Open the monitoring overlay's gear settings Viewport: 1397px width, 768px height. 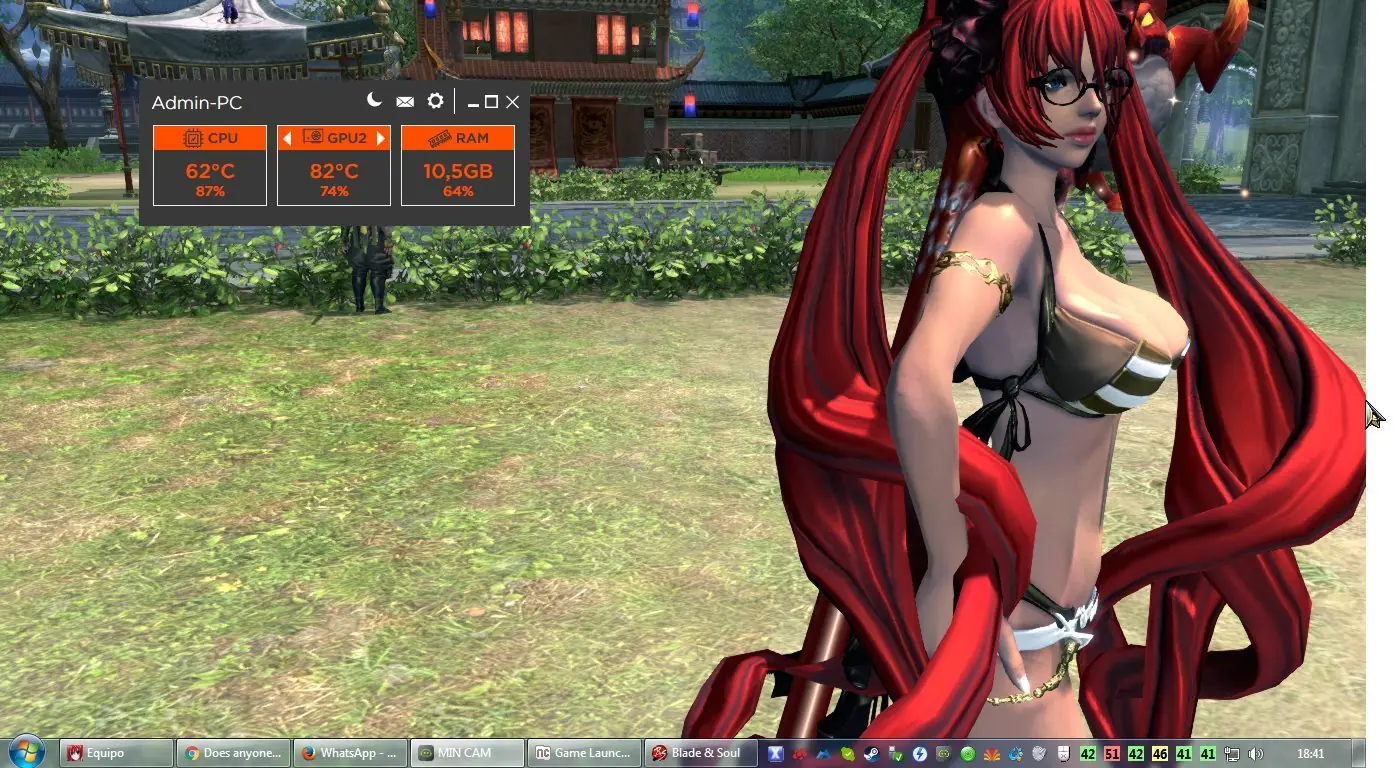click(435, 101)
